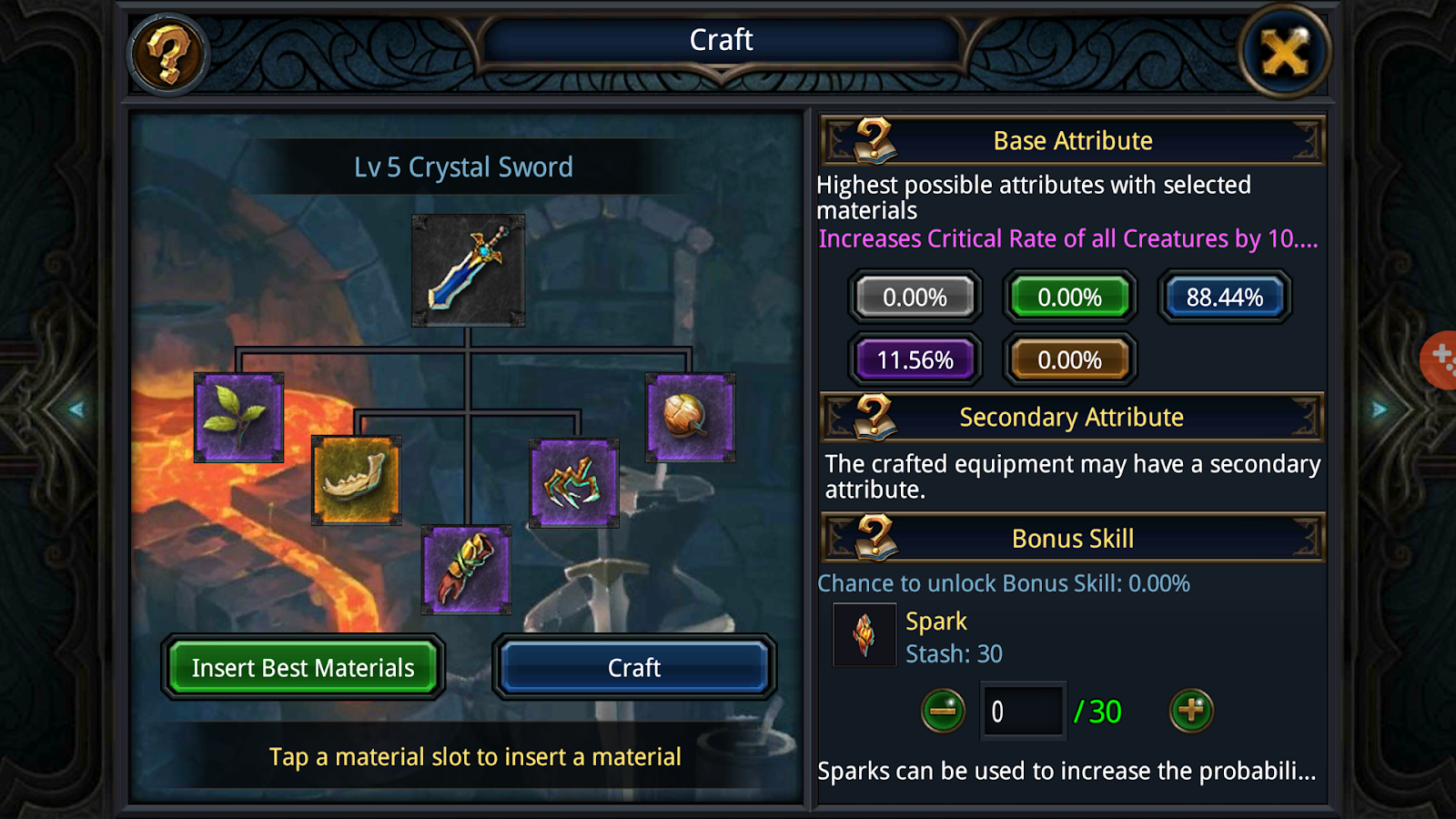
Task: Decrease Spark amount with minus button
Action: [x=943, y=711]
